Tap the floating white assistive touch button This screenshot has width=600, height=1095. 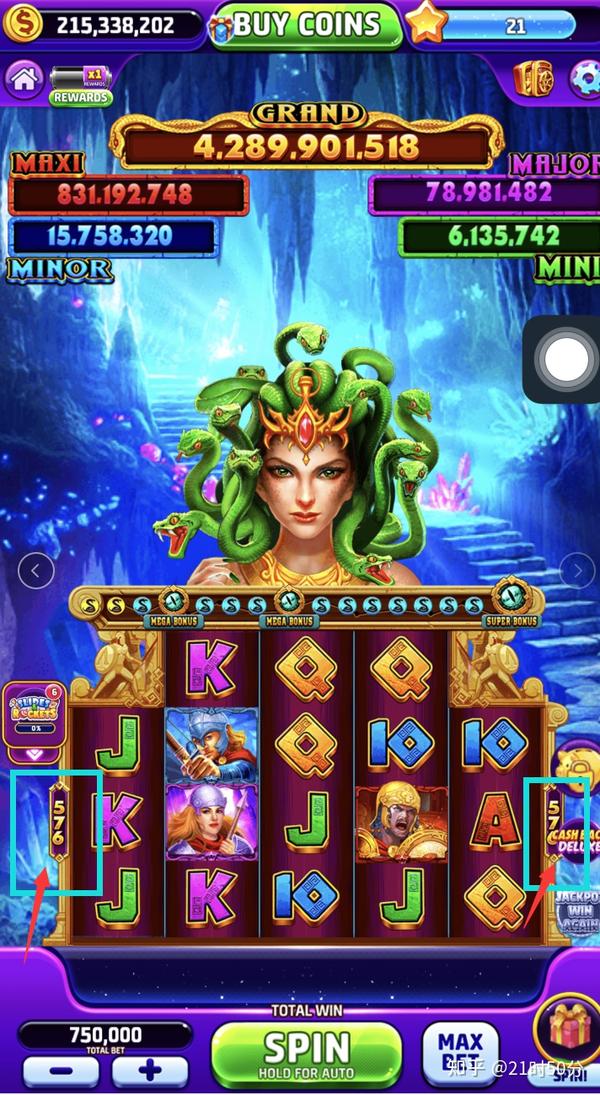566,360
